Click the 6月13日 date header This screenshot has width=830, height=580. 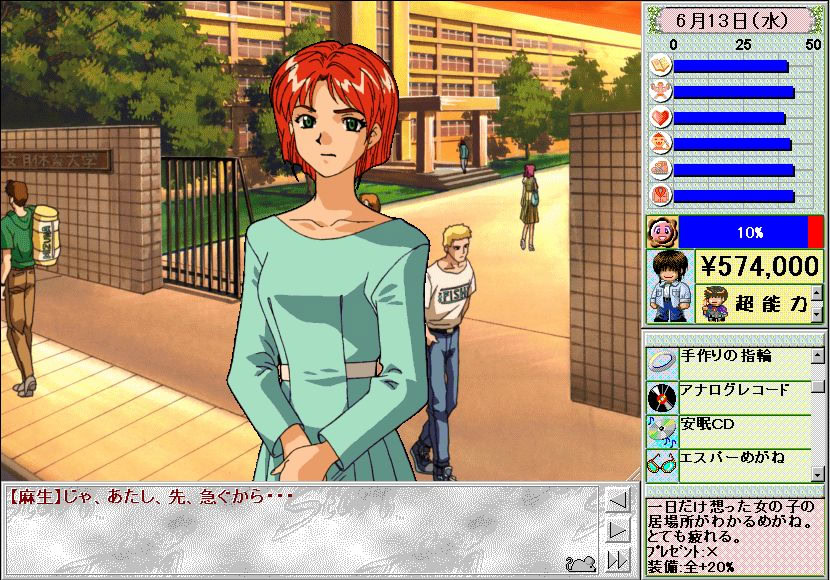pos(735,19)
